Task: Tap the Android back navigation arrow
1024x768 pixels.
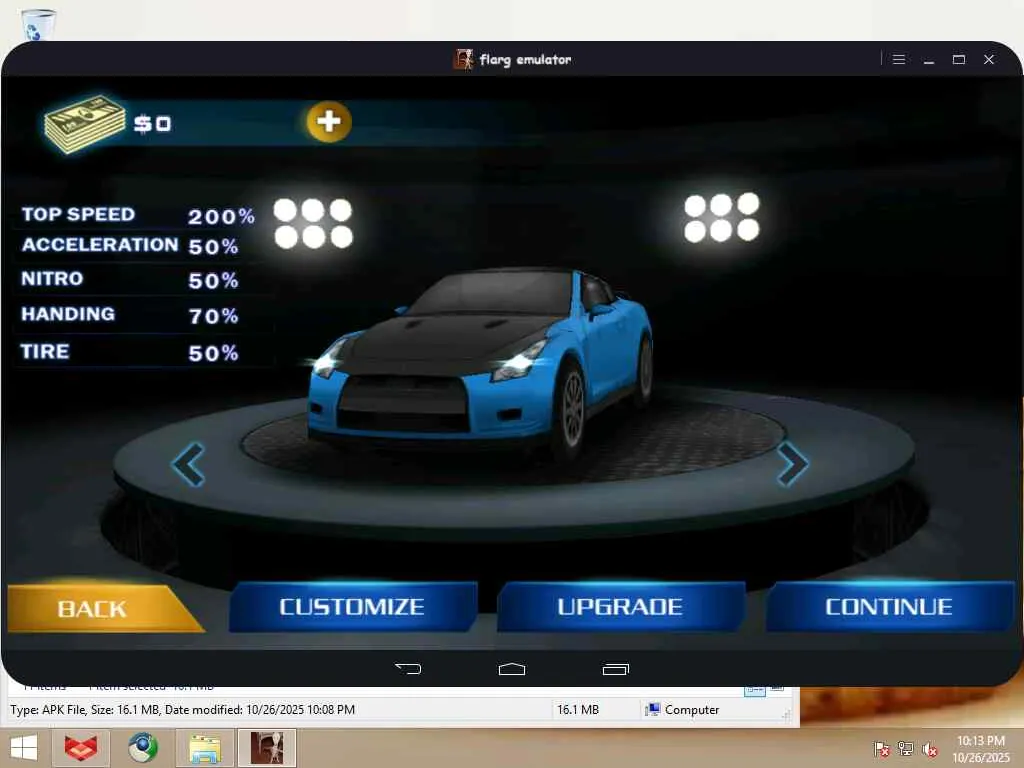Action: (408, 668)
